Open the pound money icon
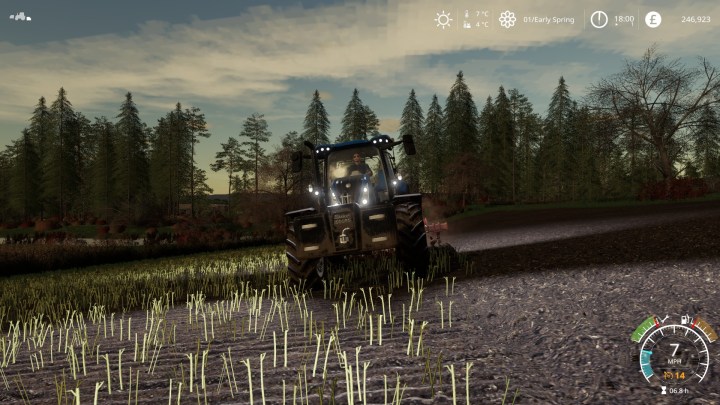This screenshot has width=720, height=405. [653, 19]
